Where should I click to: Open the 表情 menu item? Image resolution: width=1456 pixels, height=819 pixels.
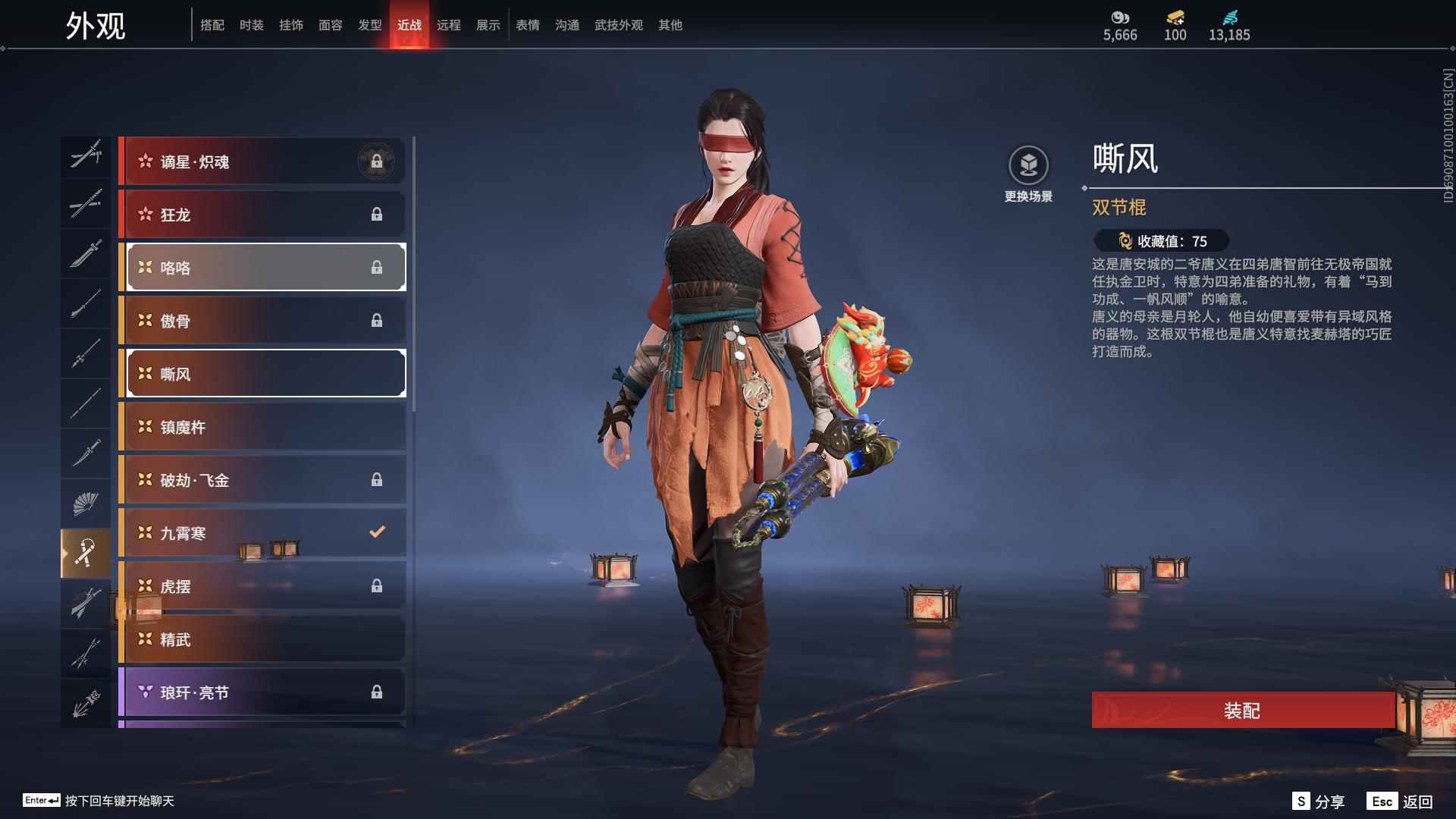click(527, 24)
